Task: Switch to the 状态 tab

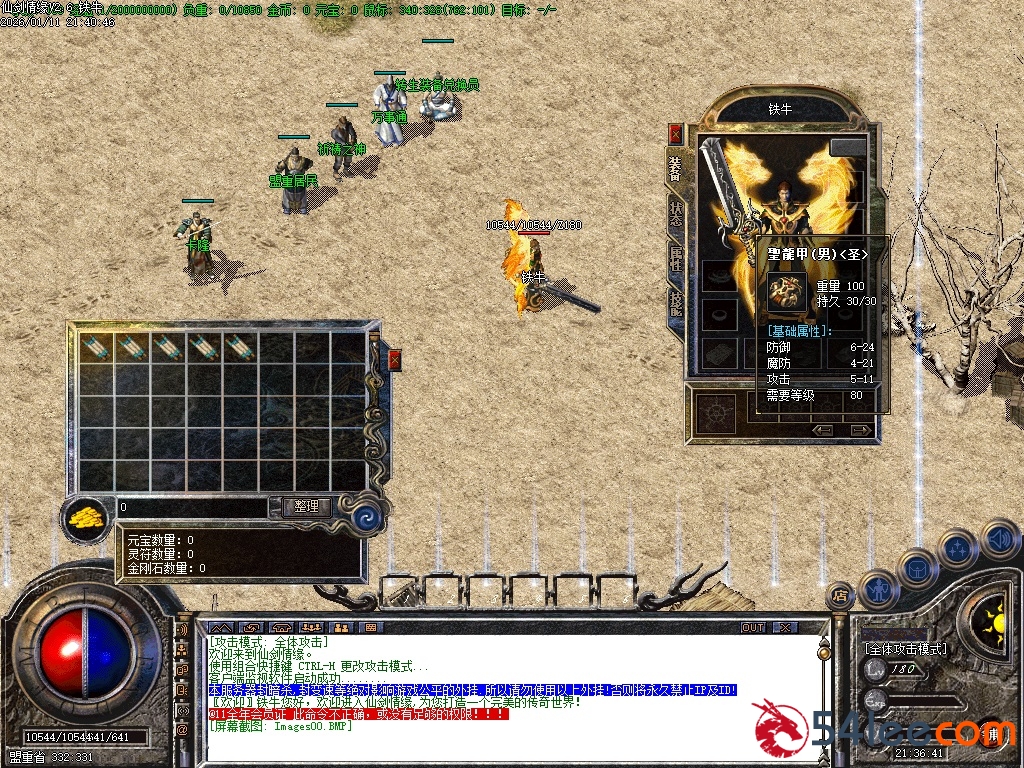Action: coord(676,215)
